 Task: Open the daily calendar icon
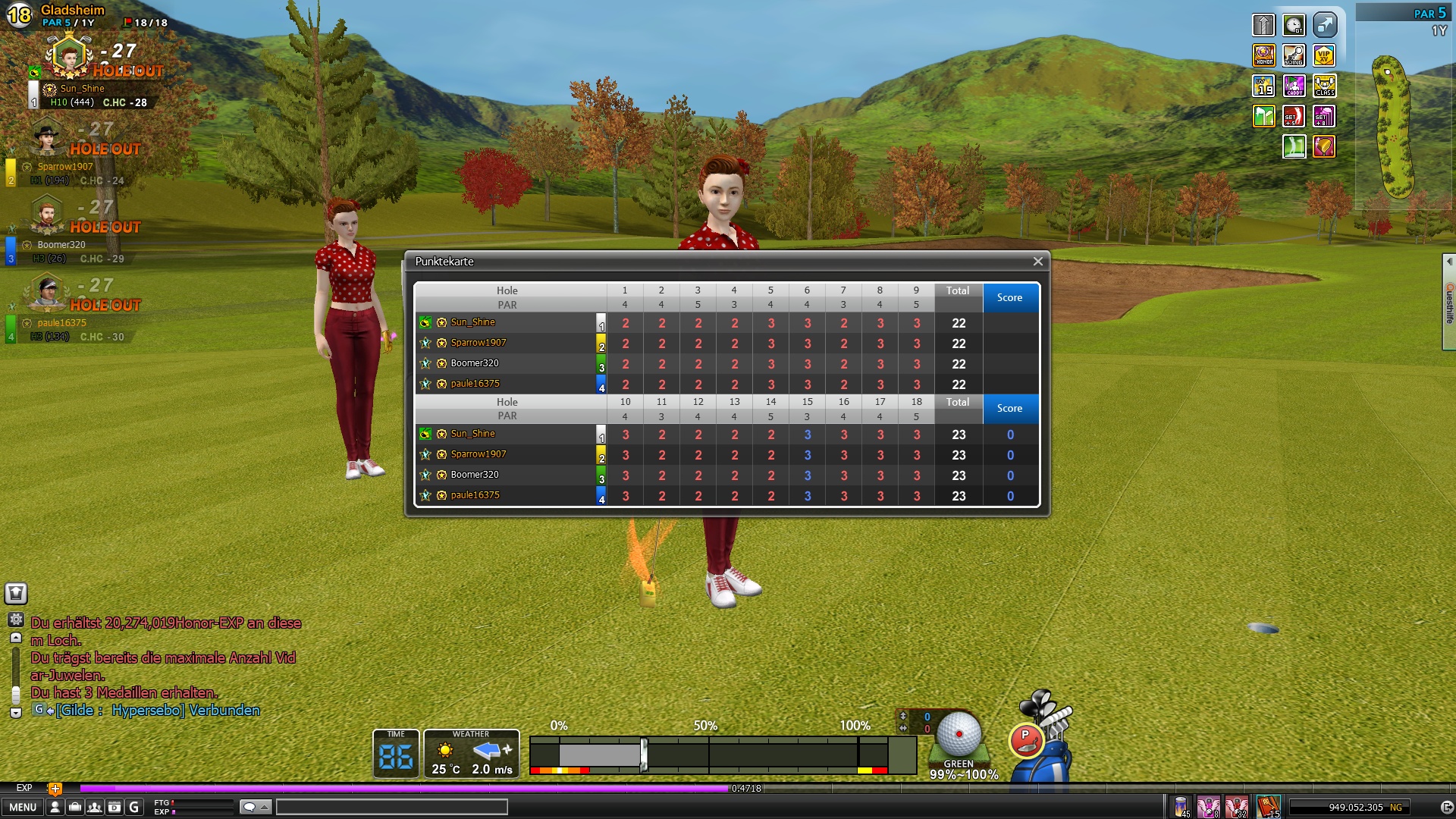(x=114, y=807)
